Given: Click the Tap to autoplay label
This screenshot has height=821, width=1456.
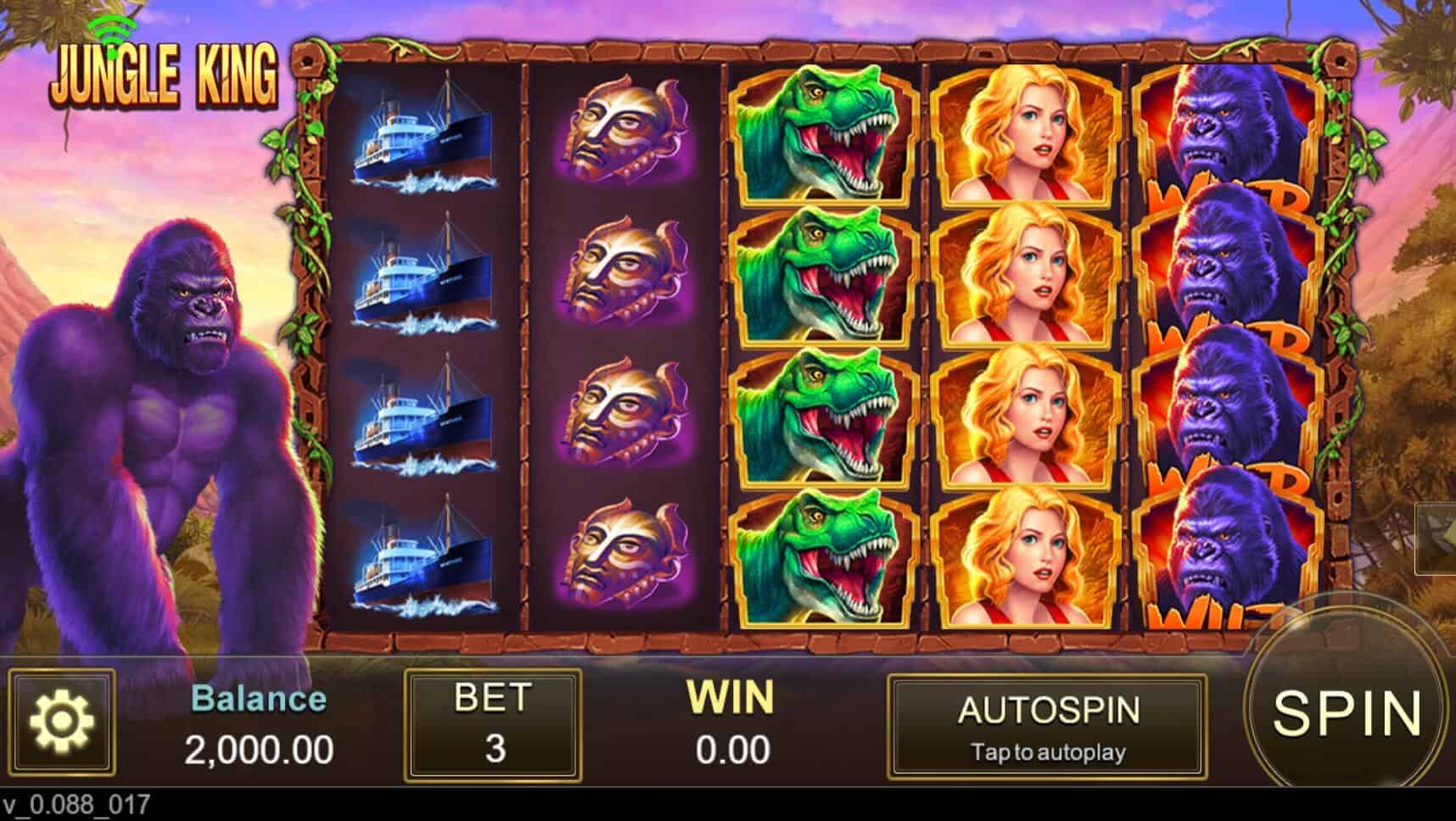Looking at the screenshot, I should (1050, 751).
